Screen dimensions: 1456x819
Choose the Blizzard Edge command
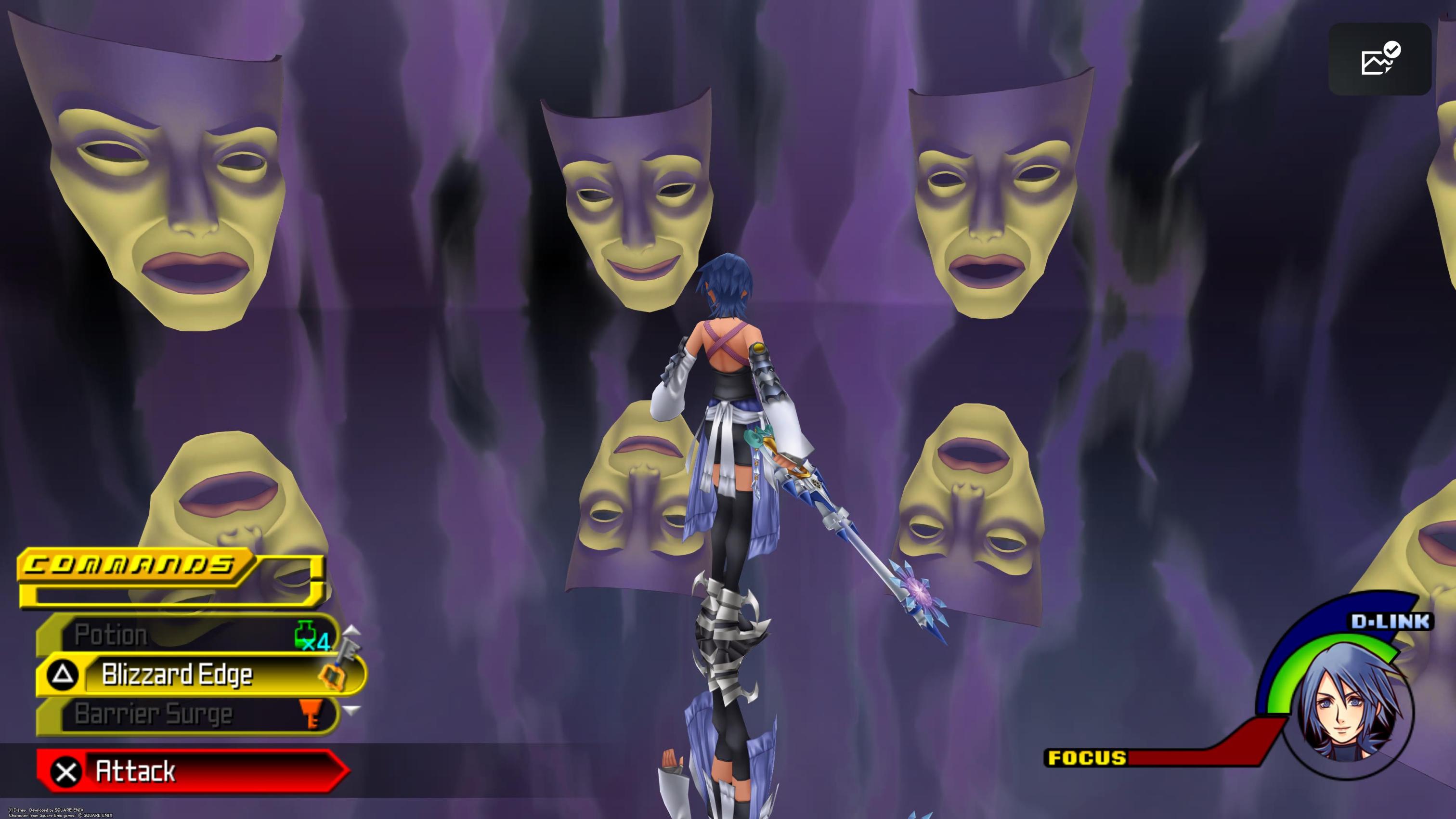coord(198,674)
